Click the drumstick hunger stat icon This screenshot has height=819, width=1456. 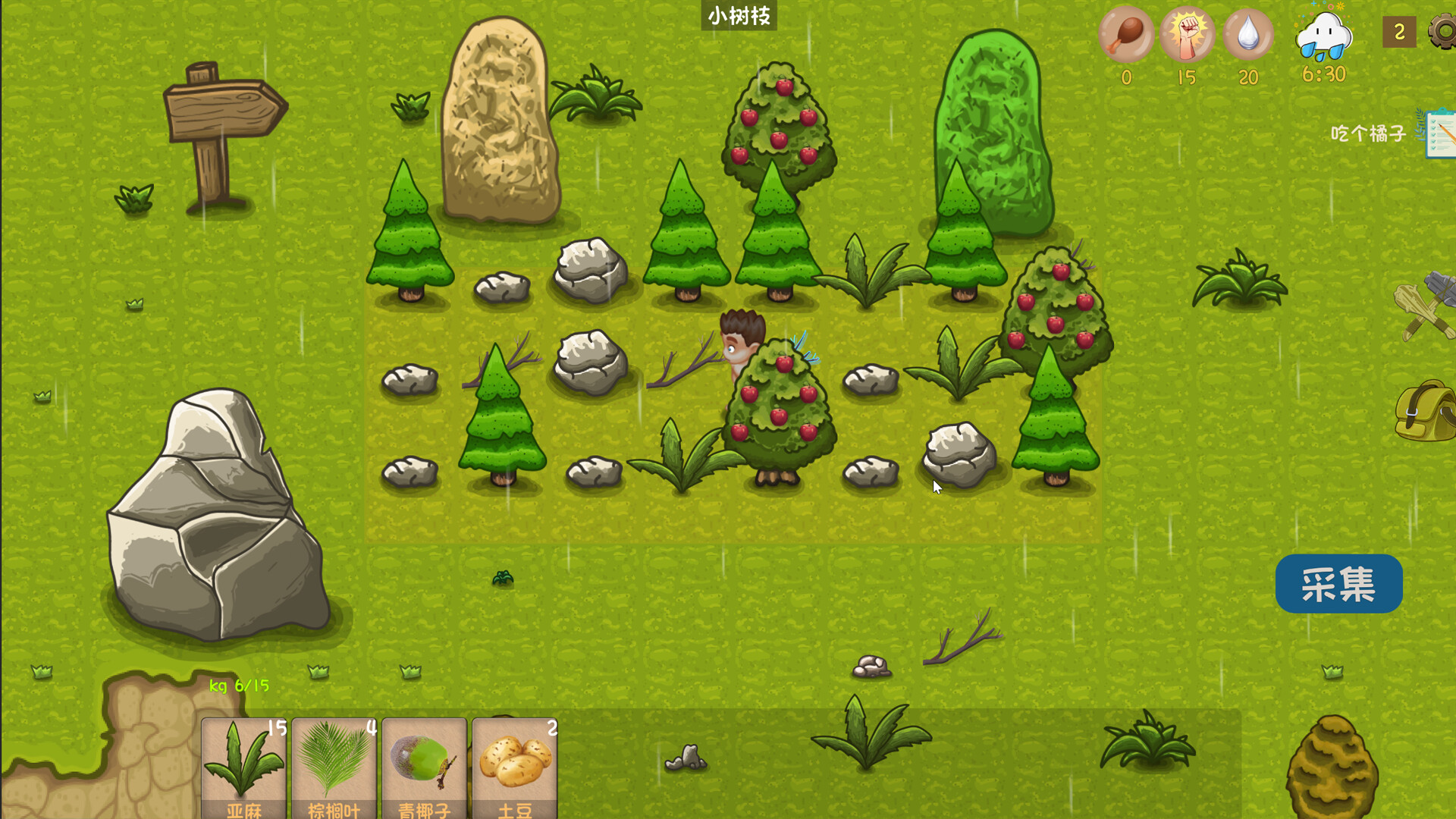pos(1126,34)
